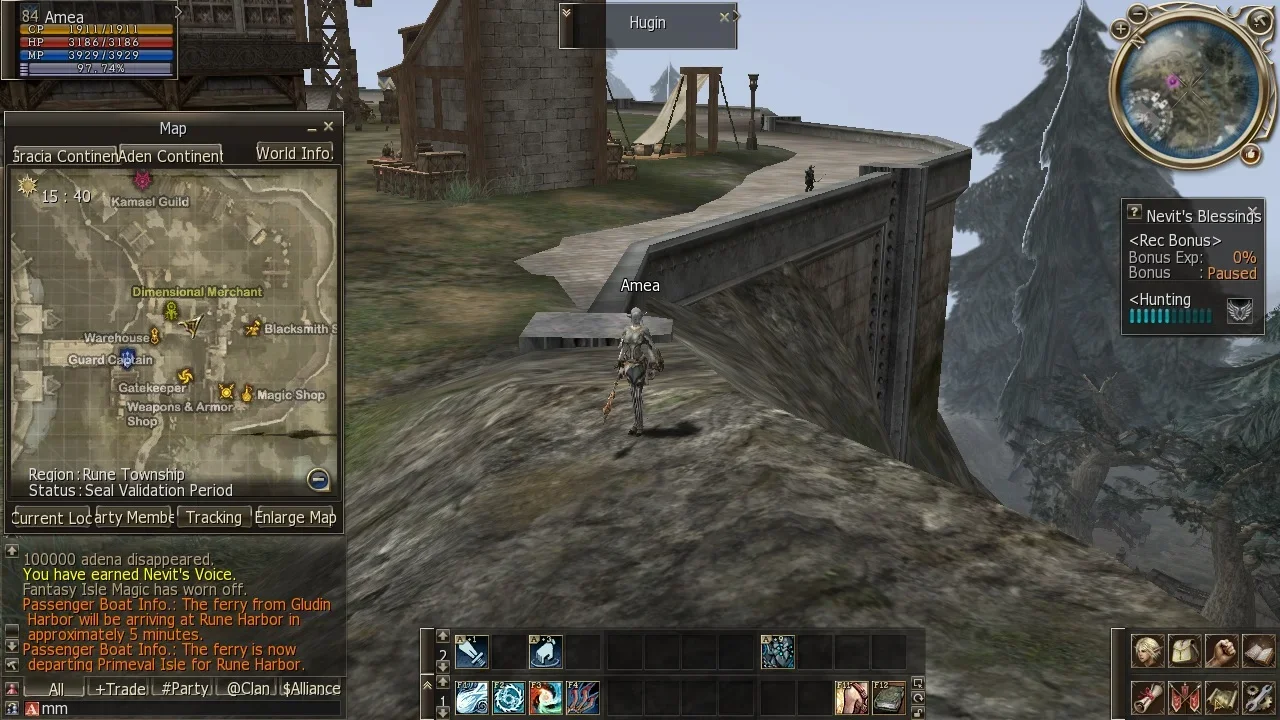Click the Tracking button
Image resolution: width=1280 pixels, height=720 pixels.
(213, 517)
